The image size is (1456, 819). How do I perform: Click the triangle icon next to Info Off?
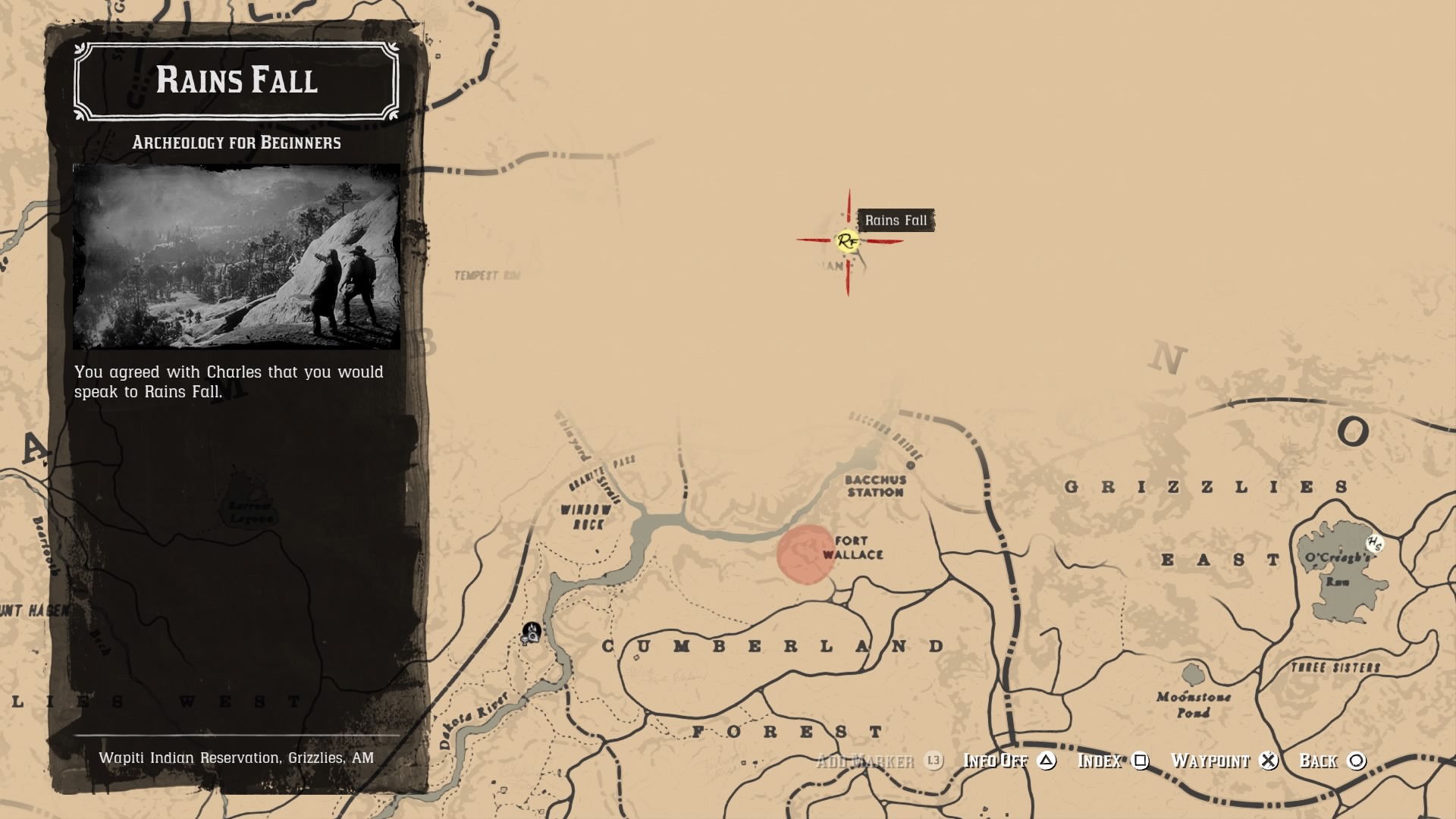tap(1046, 760)
